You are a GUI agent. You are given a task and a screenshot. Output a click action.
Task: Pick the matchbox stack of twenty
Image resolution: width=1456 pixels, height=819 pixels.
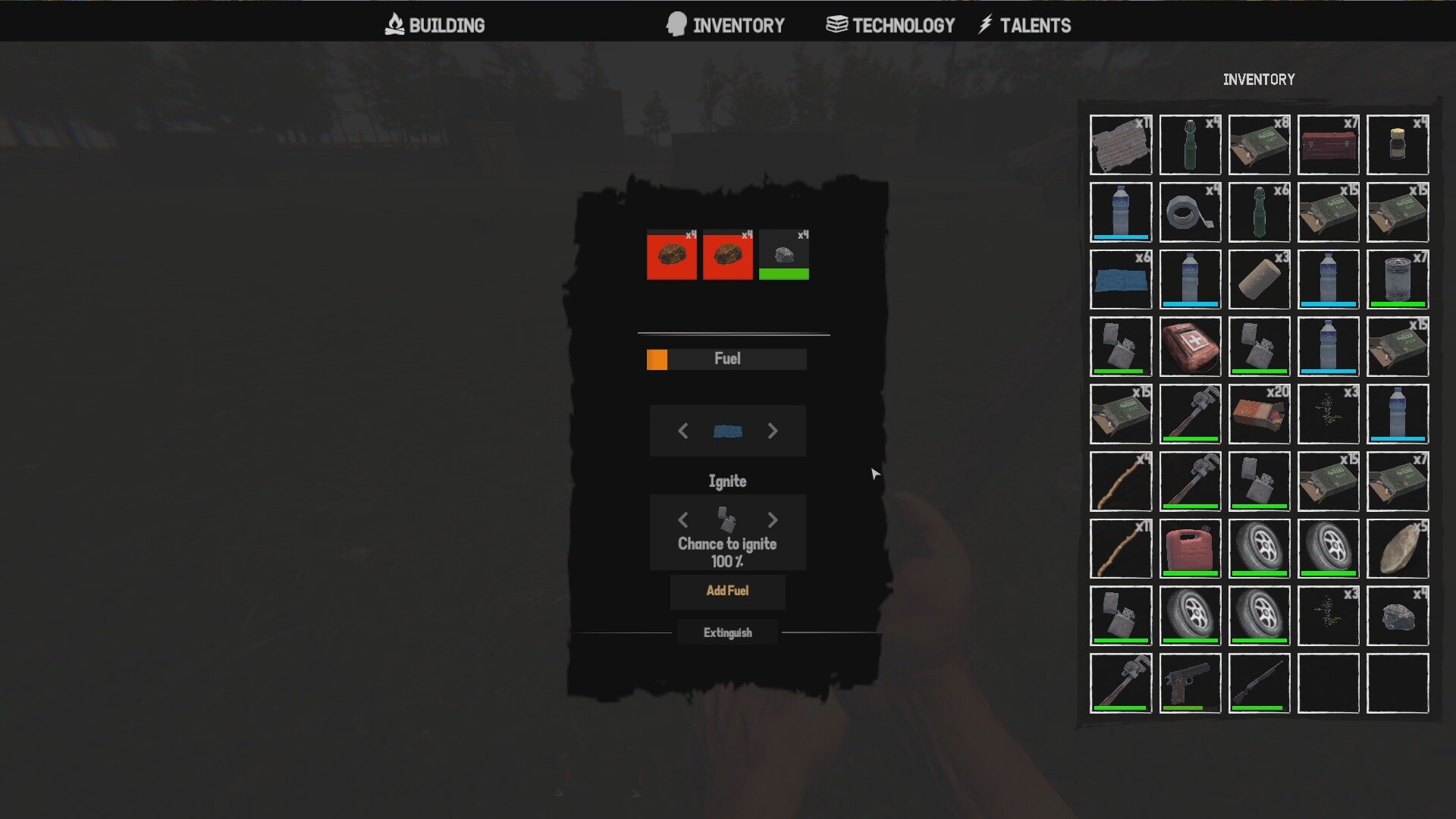[1259, 413]
